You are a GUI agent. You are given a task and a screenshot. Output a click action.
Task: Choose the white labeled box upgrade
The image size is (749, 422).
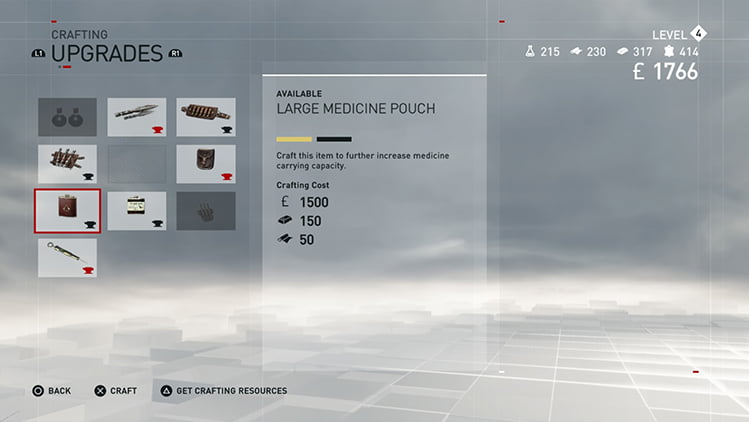[x=136, y=211]
